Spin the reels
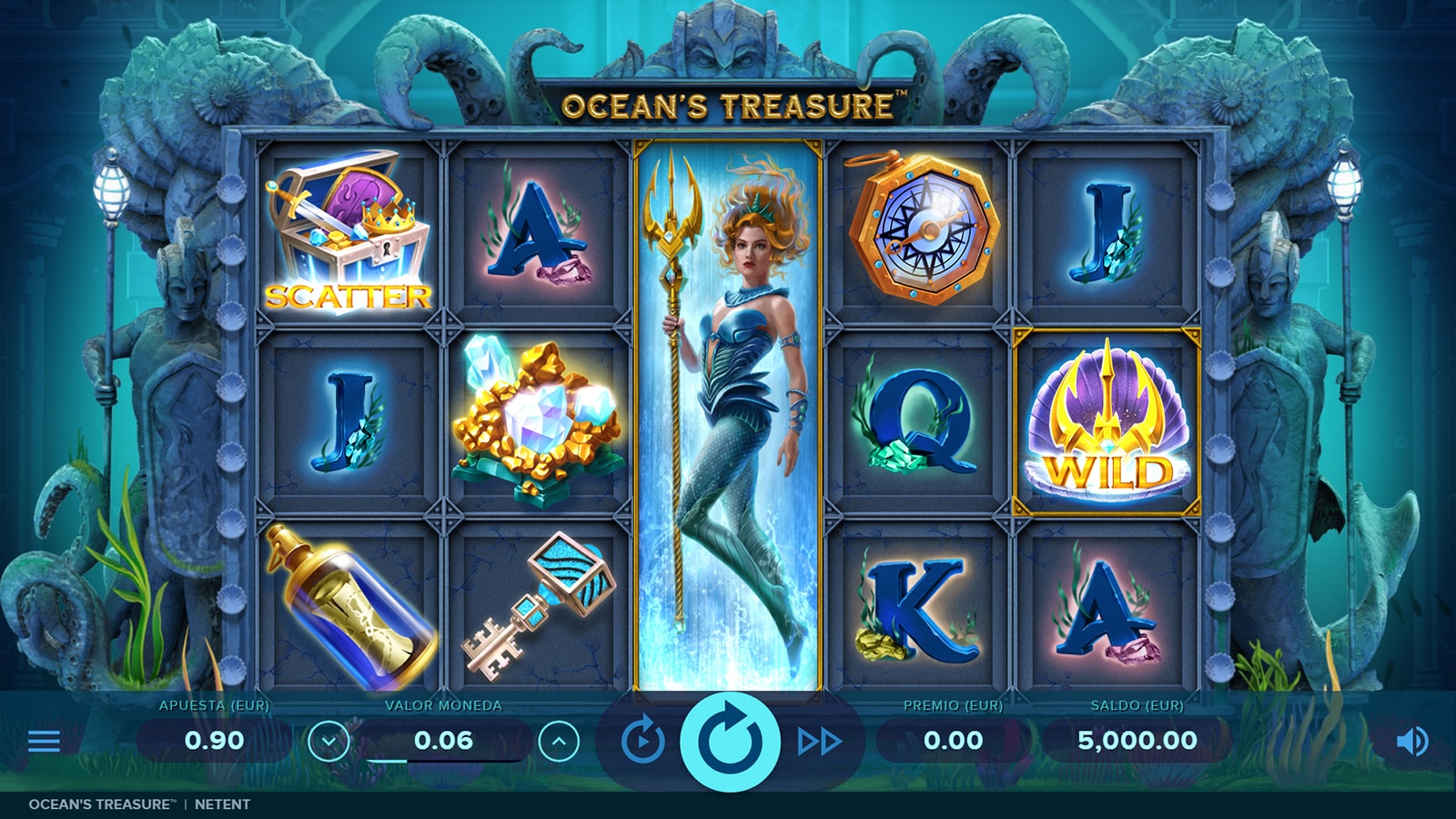 (730, 741)
